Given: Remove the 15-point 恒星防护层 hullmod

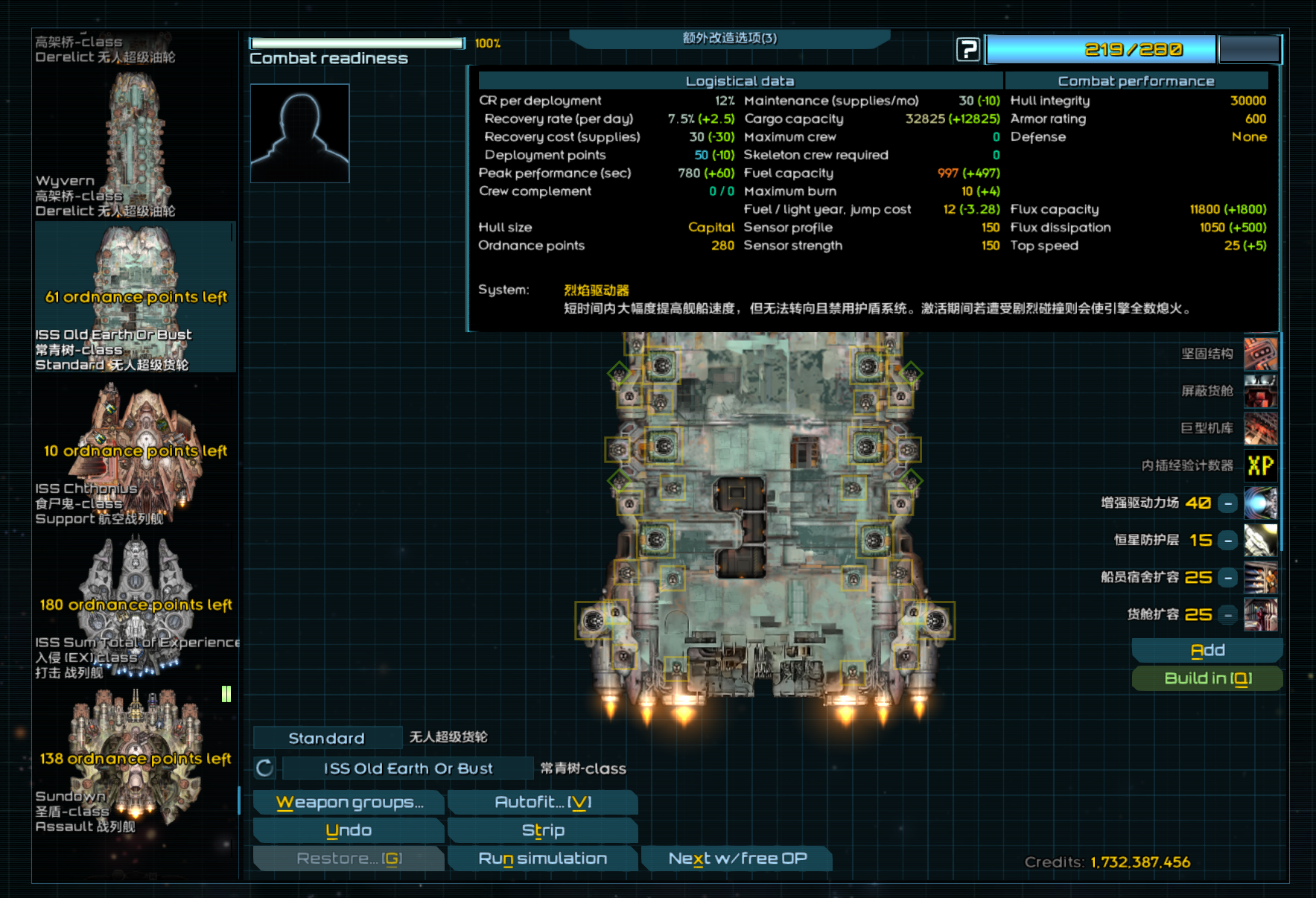Looking at the screenshot, I should click(1227, 541).
